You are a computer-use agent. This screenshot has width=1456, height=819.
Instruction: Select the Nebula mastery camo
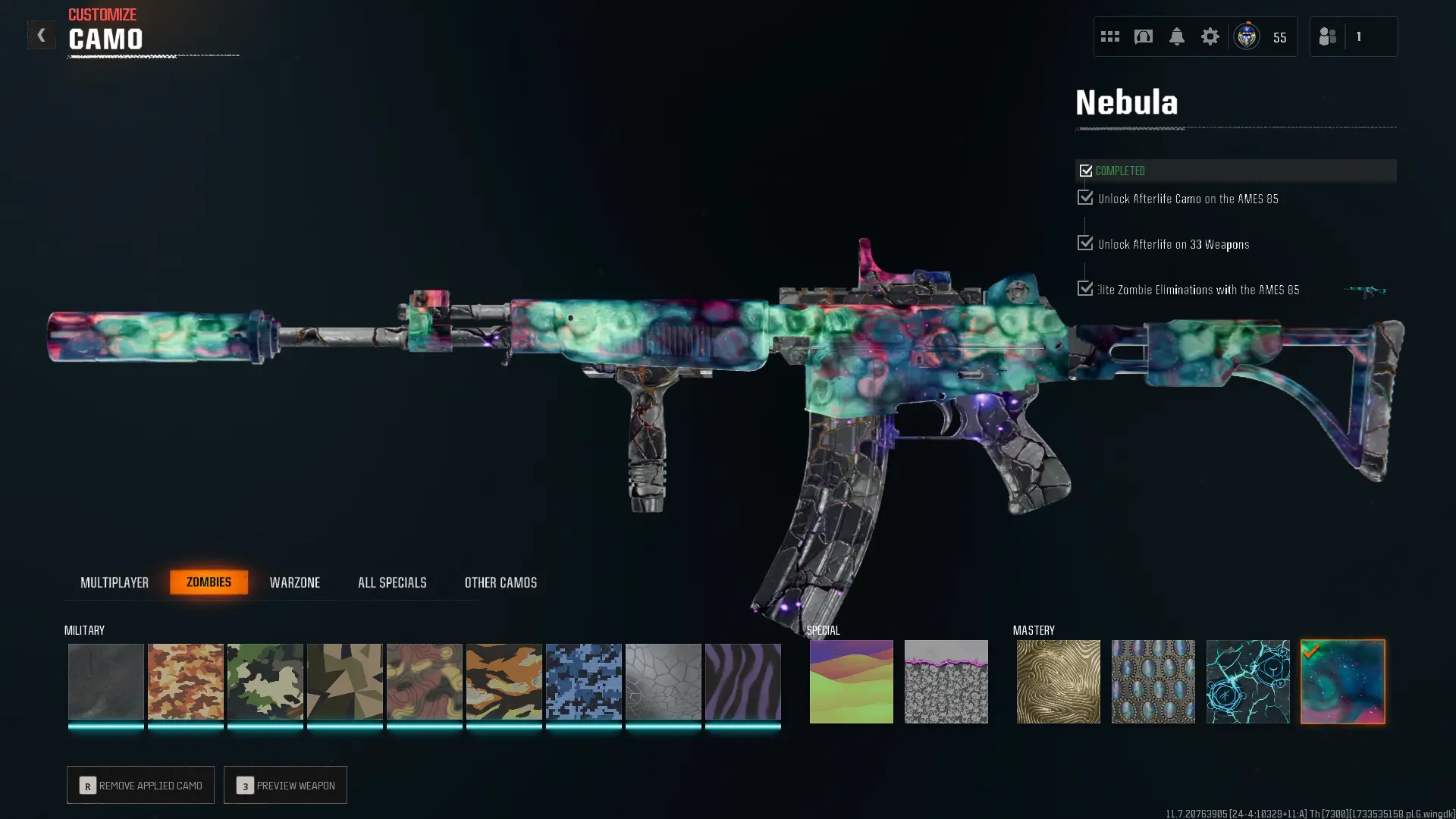click(1342, 682)
